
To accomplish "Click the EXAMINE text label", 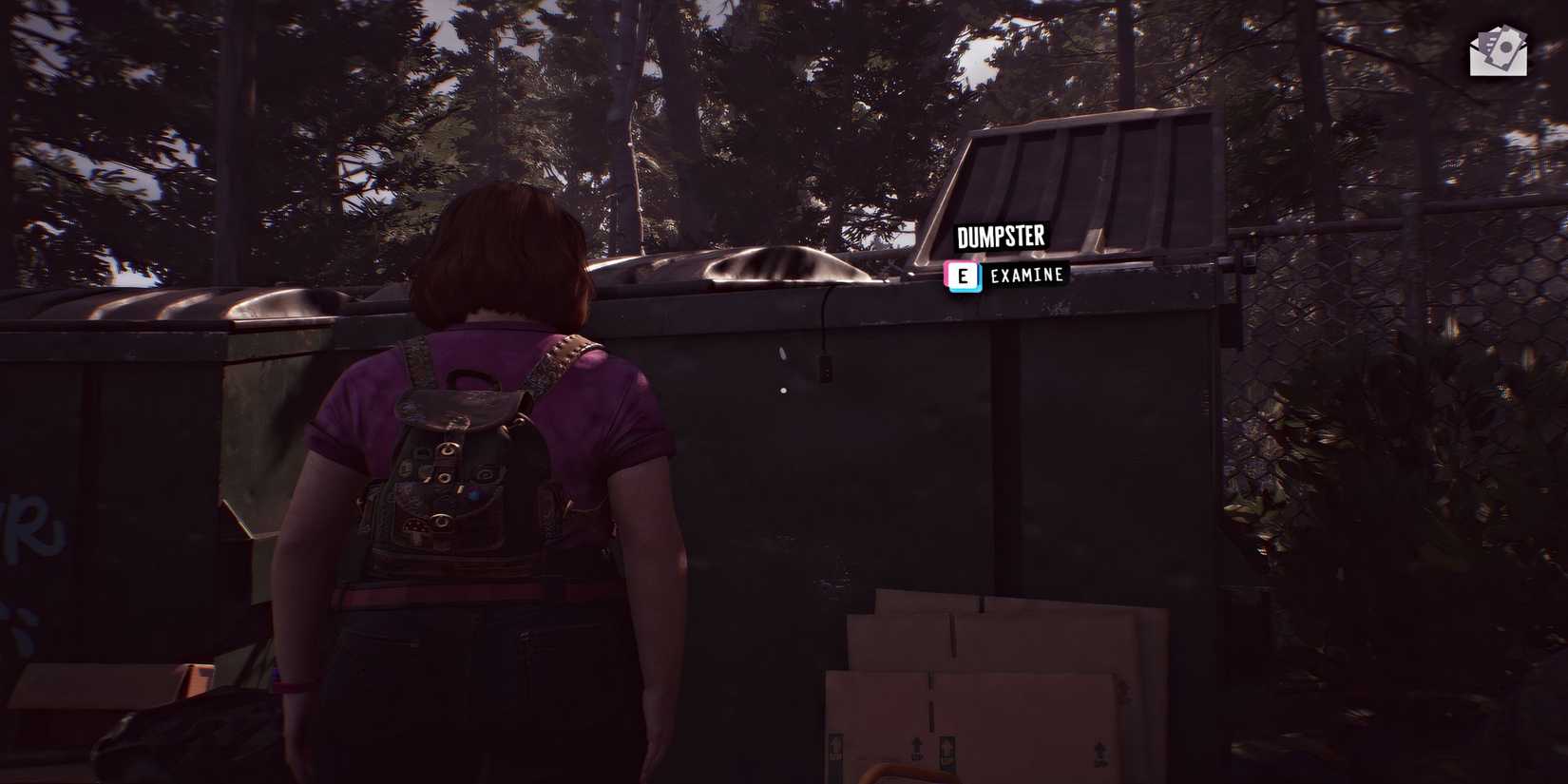I will click(1026, 276).
